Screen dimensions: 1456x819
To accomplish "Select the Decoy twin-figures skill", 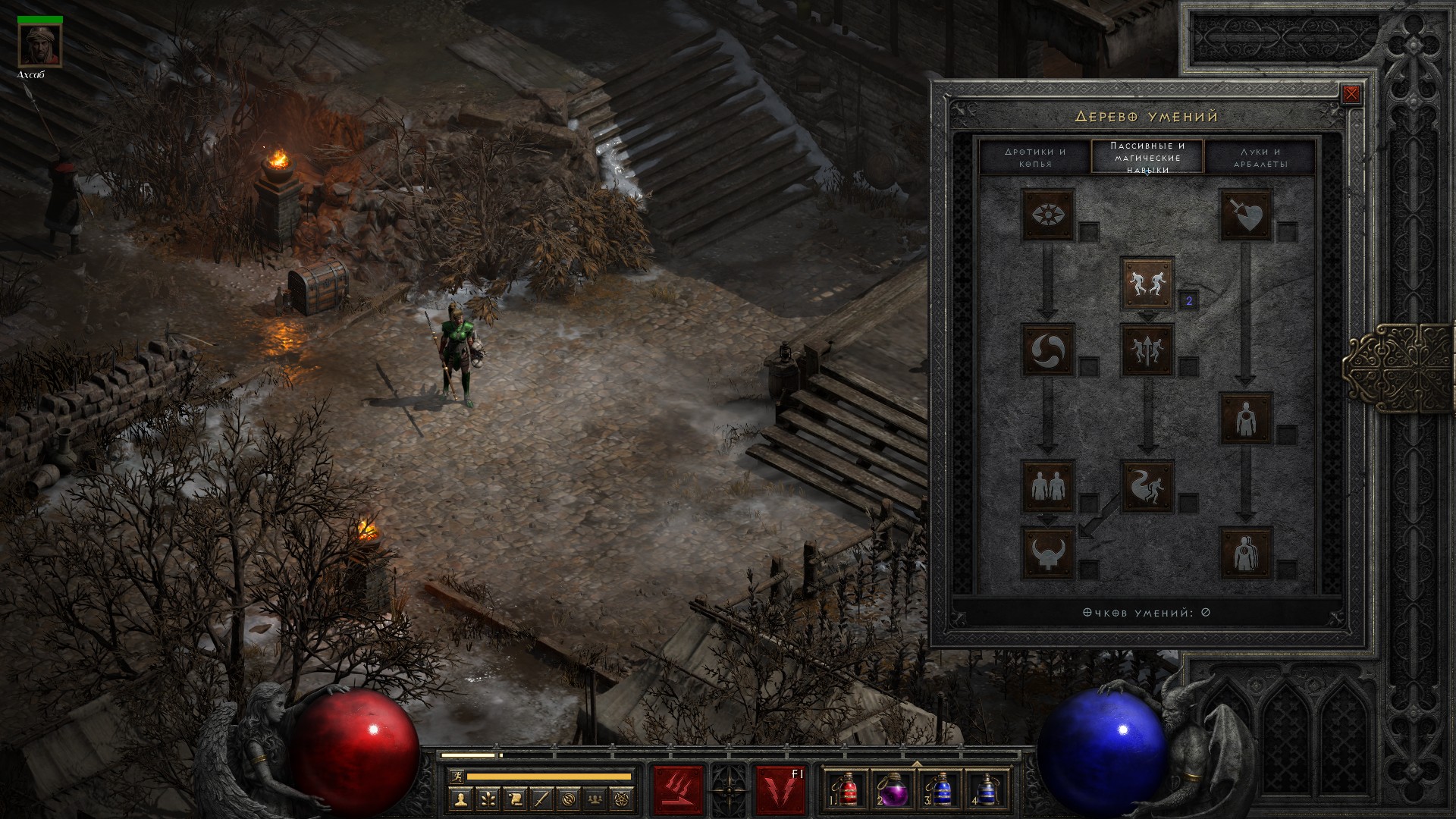I will pyautogui.click(x=1048, y=485).
